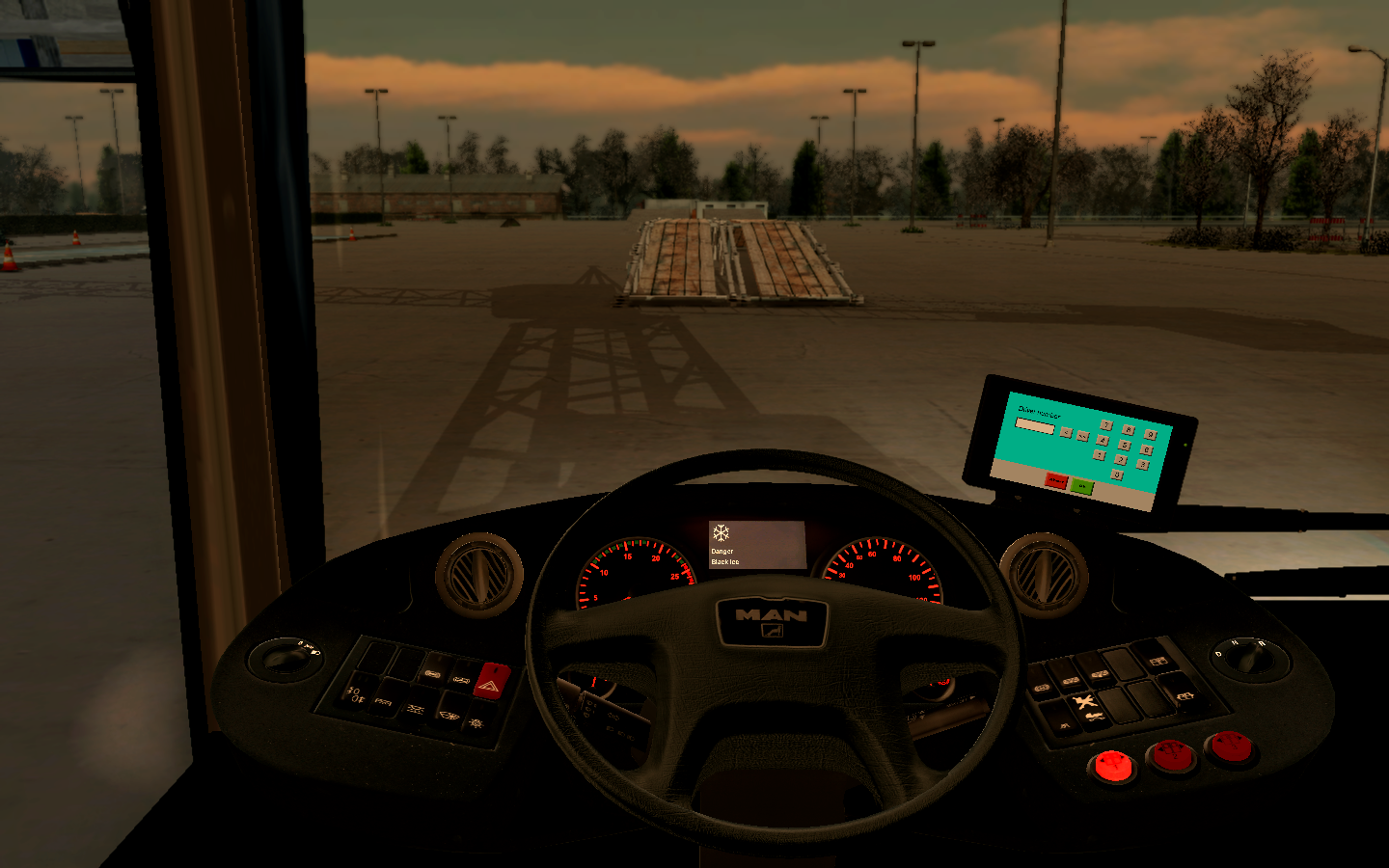Image resolution: width=1389 pixels, height=868 pixels.
Task: Enter digit 7 on the ticket machine keypad
Action: point(1106,425)
